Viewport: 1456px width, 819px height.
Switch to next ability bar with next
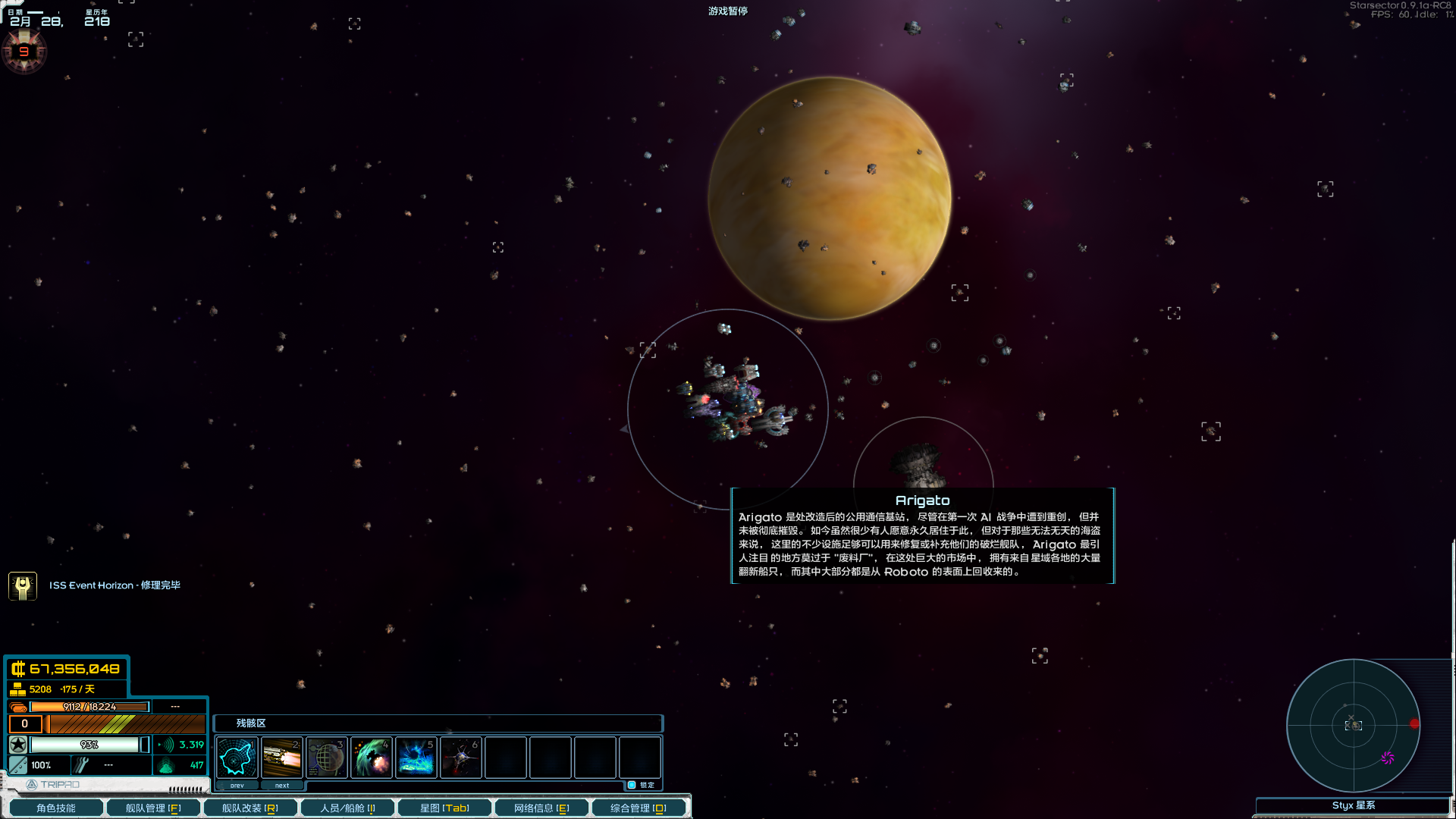coord(281,786)
